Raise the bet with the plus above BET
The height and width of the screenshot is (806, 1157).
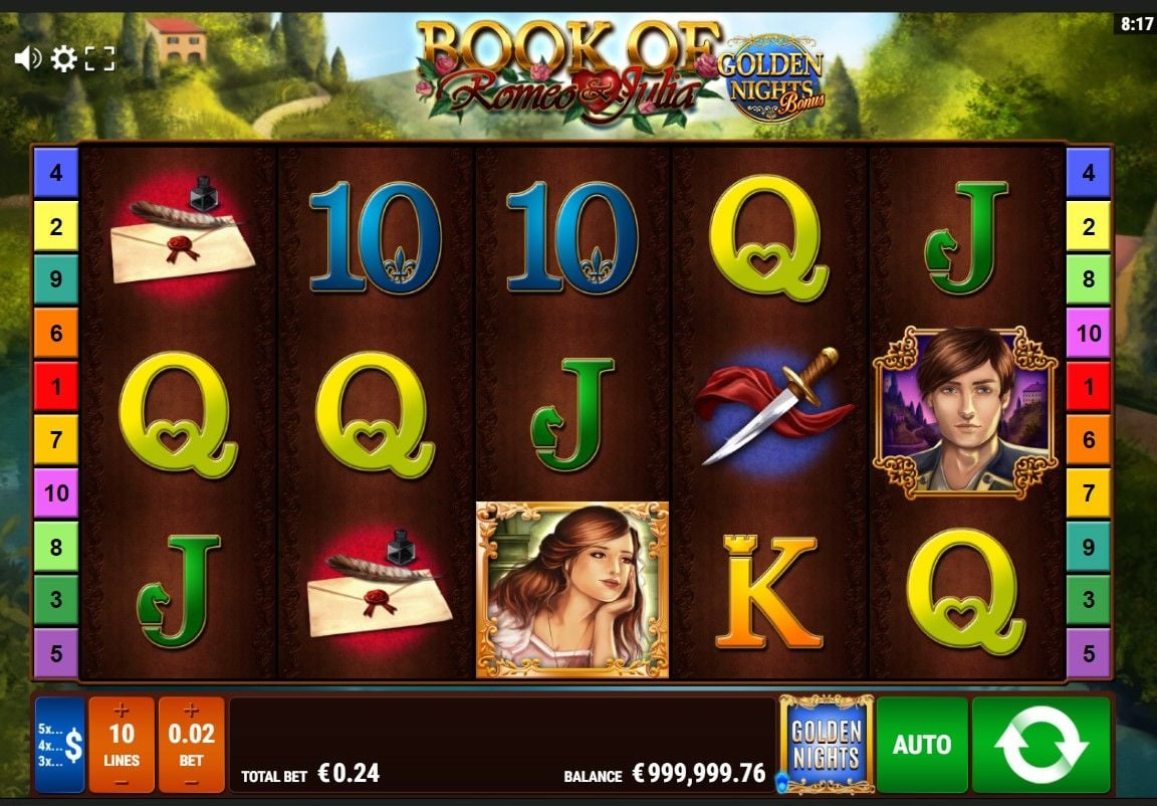[191, 711]
